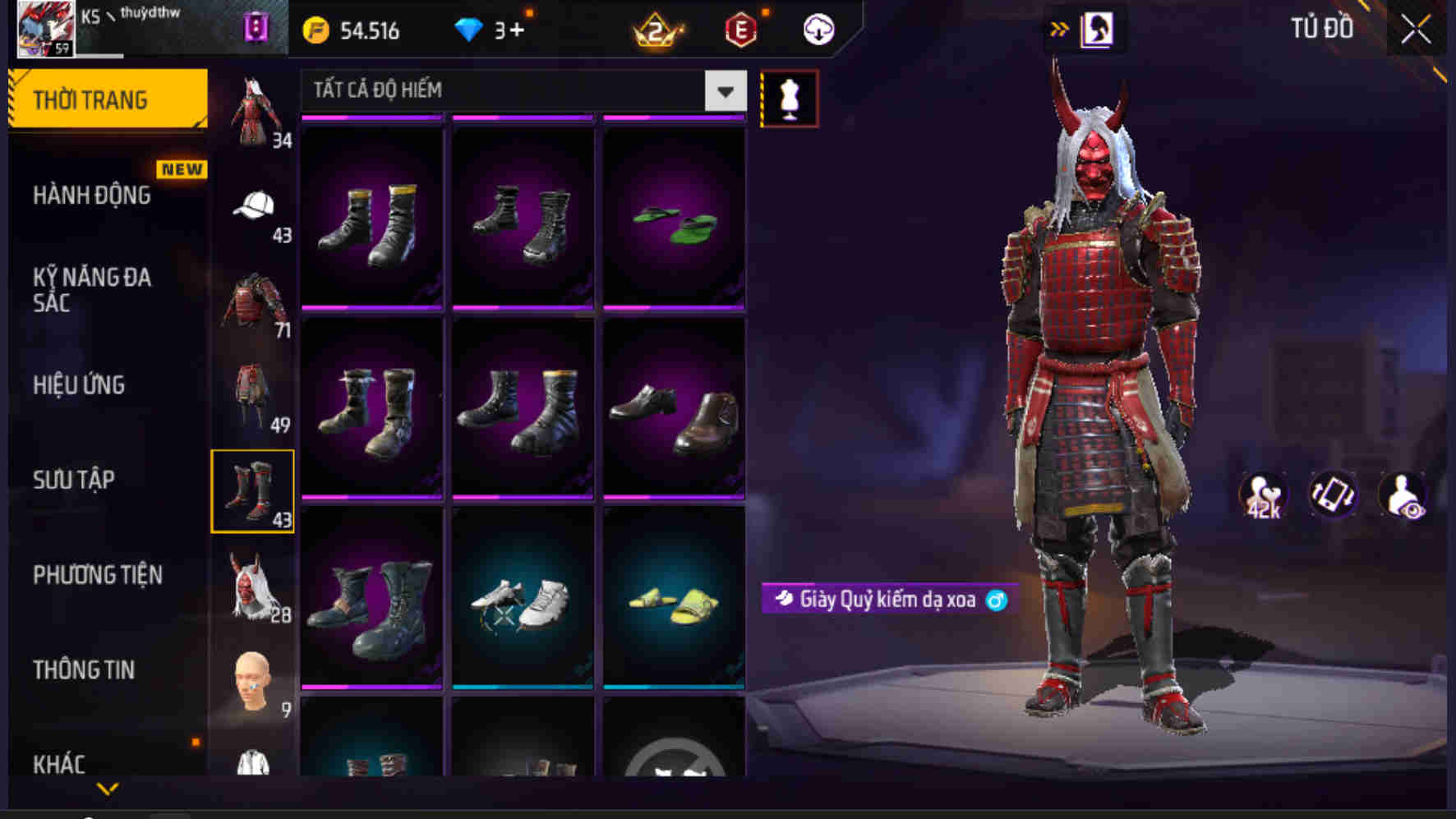This screenshot has width=1456, height=819.
Task: Open the THÔNG TIN tab
Action: pos(85,670)
